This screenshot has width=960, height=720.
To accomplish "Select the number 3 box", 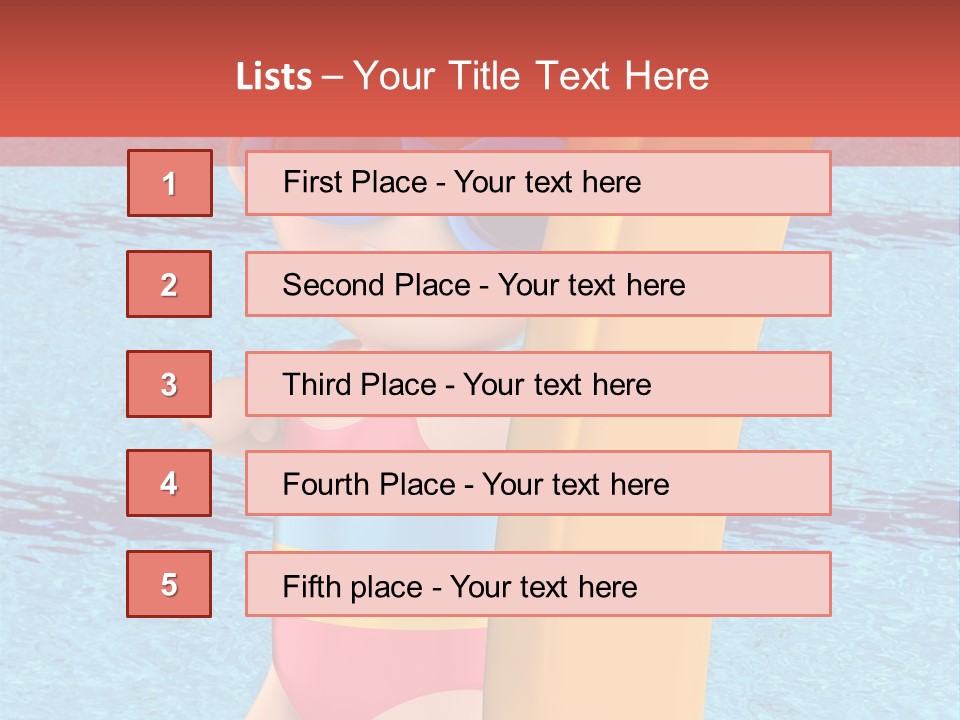I will coord(169,384).
